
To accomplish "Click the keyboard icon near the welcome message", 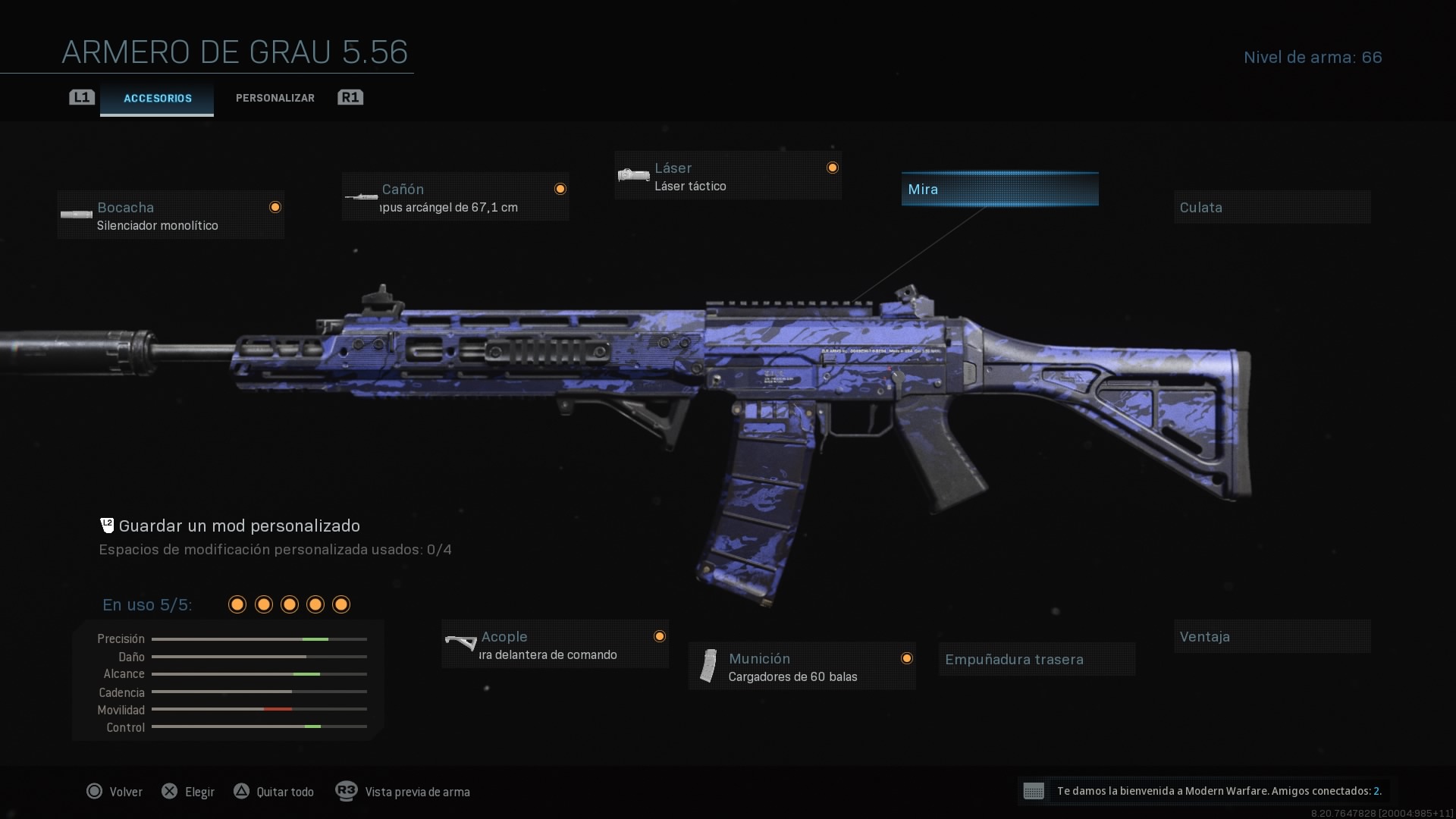I will pyautogui.click(x=1034, y=791).
